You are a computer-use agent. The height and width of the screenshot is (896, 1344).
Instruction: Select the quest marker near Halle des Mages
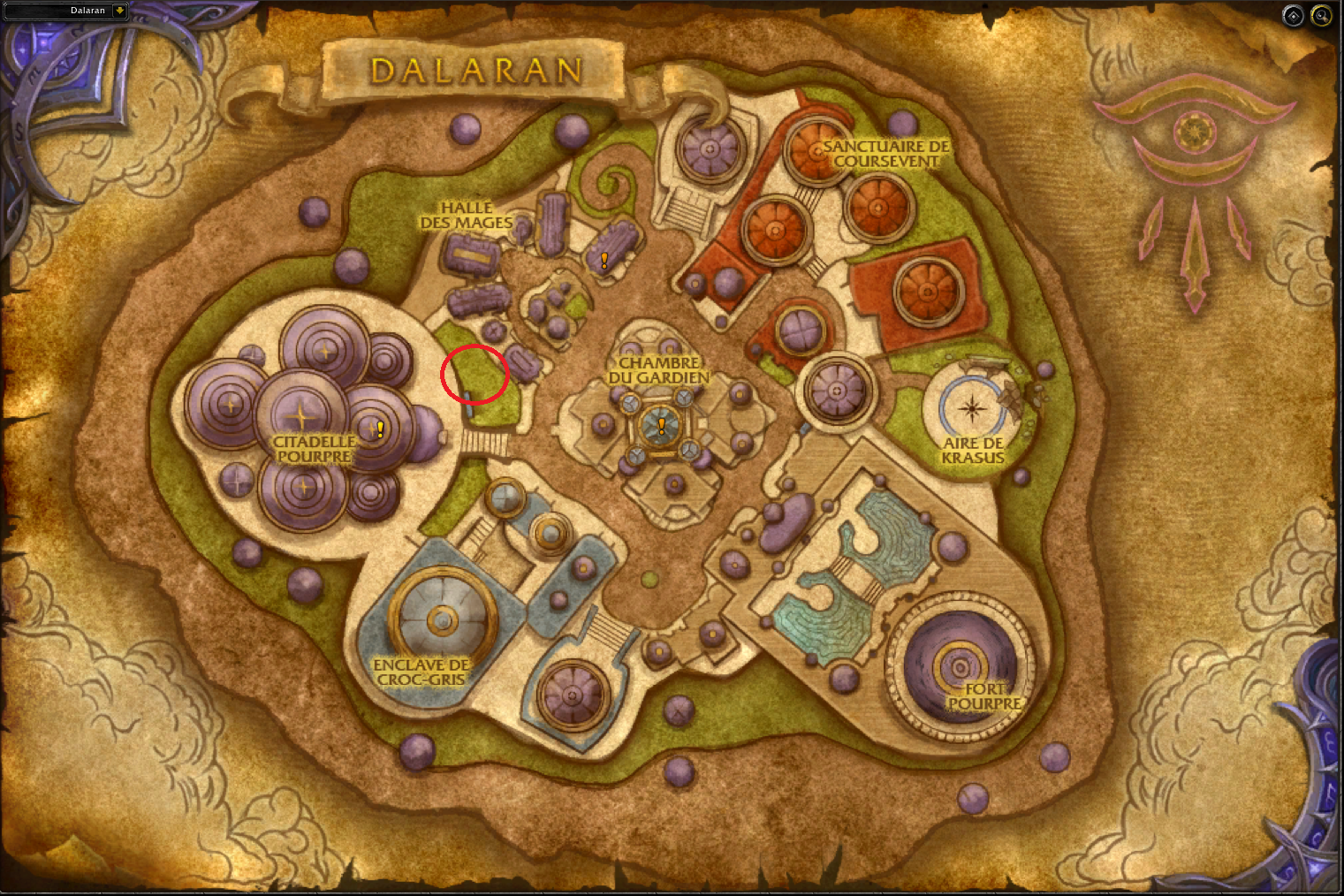604,260
